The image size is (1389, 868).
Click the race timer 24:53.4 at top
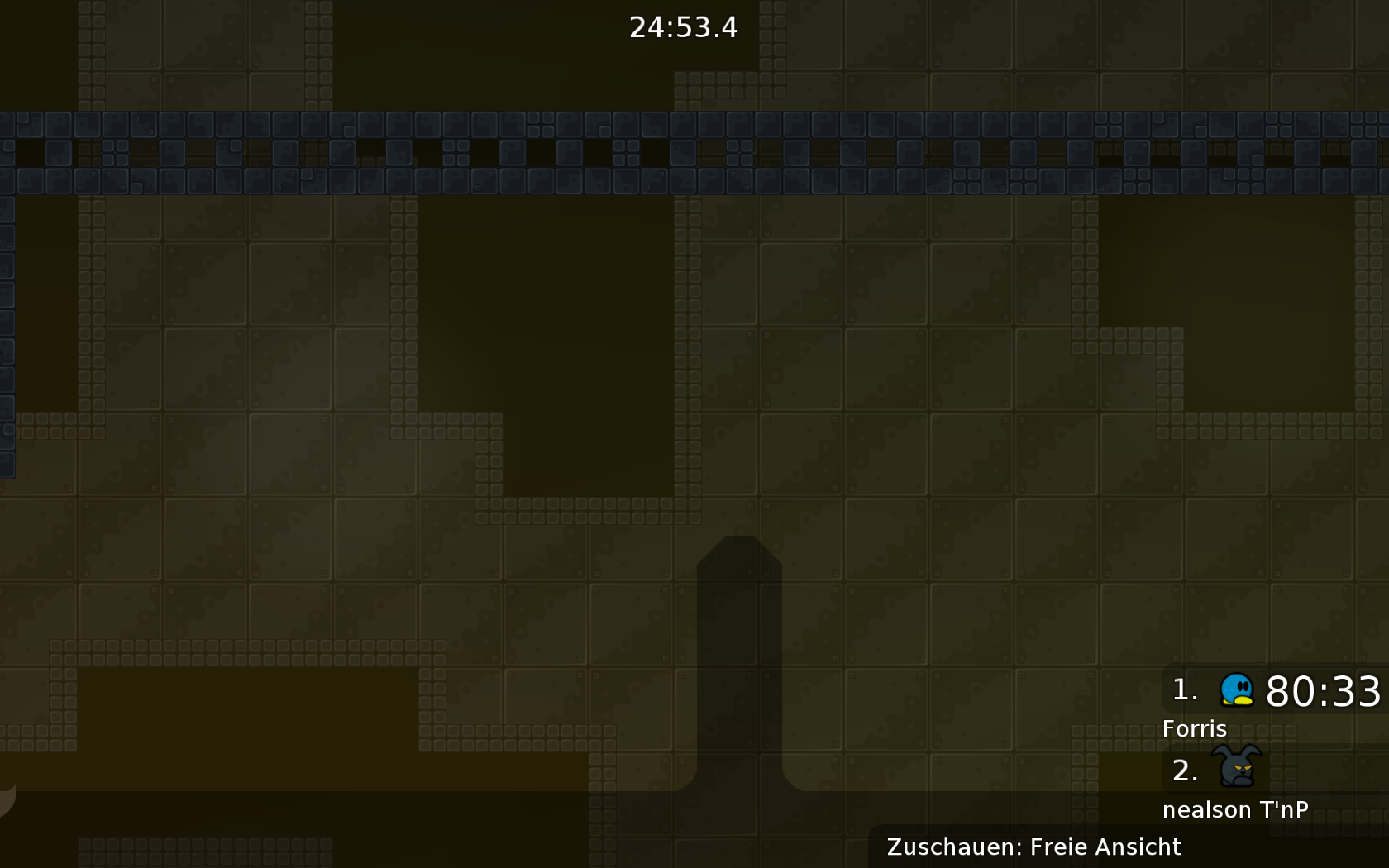point(684,28)
